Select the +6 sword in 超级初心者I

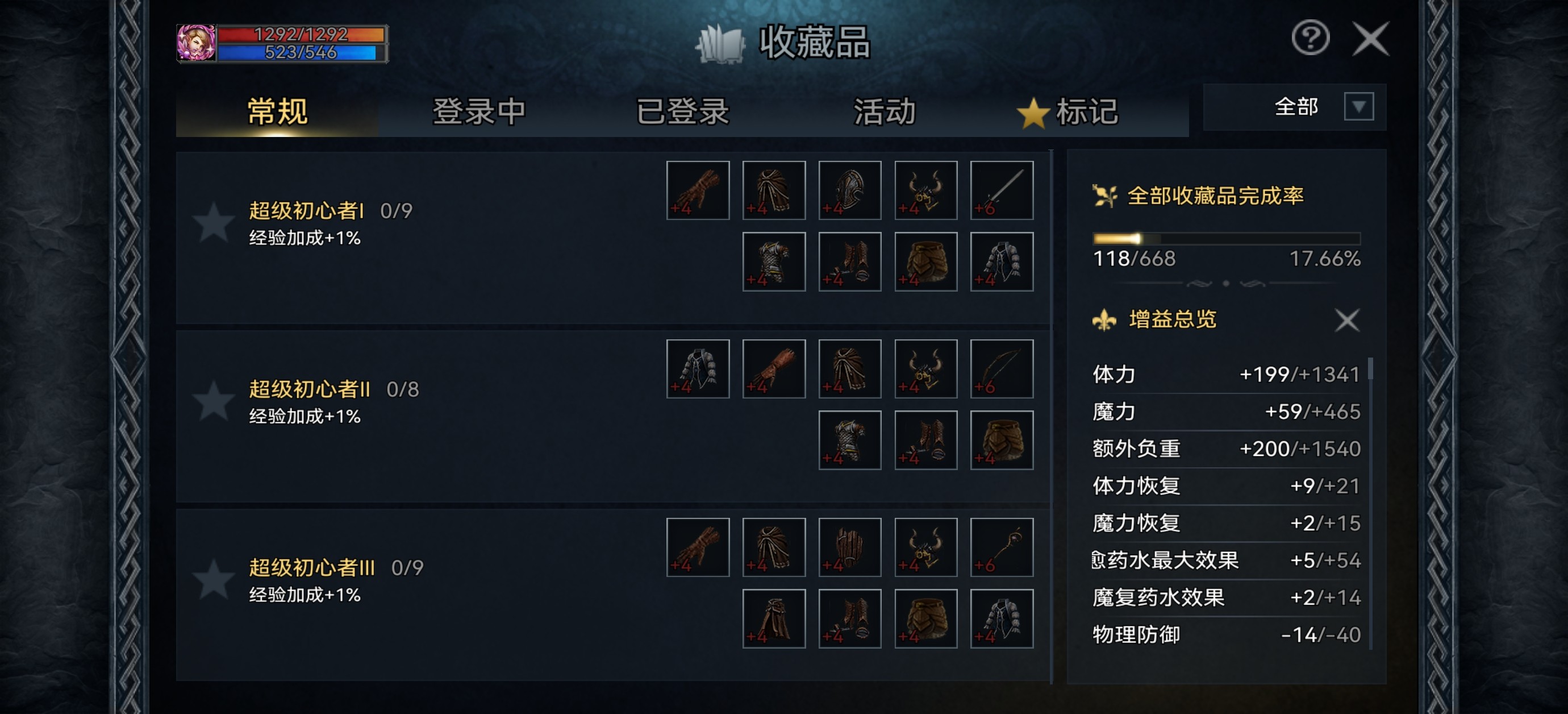coord(1001,190)
